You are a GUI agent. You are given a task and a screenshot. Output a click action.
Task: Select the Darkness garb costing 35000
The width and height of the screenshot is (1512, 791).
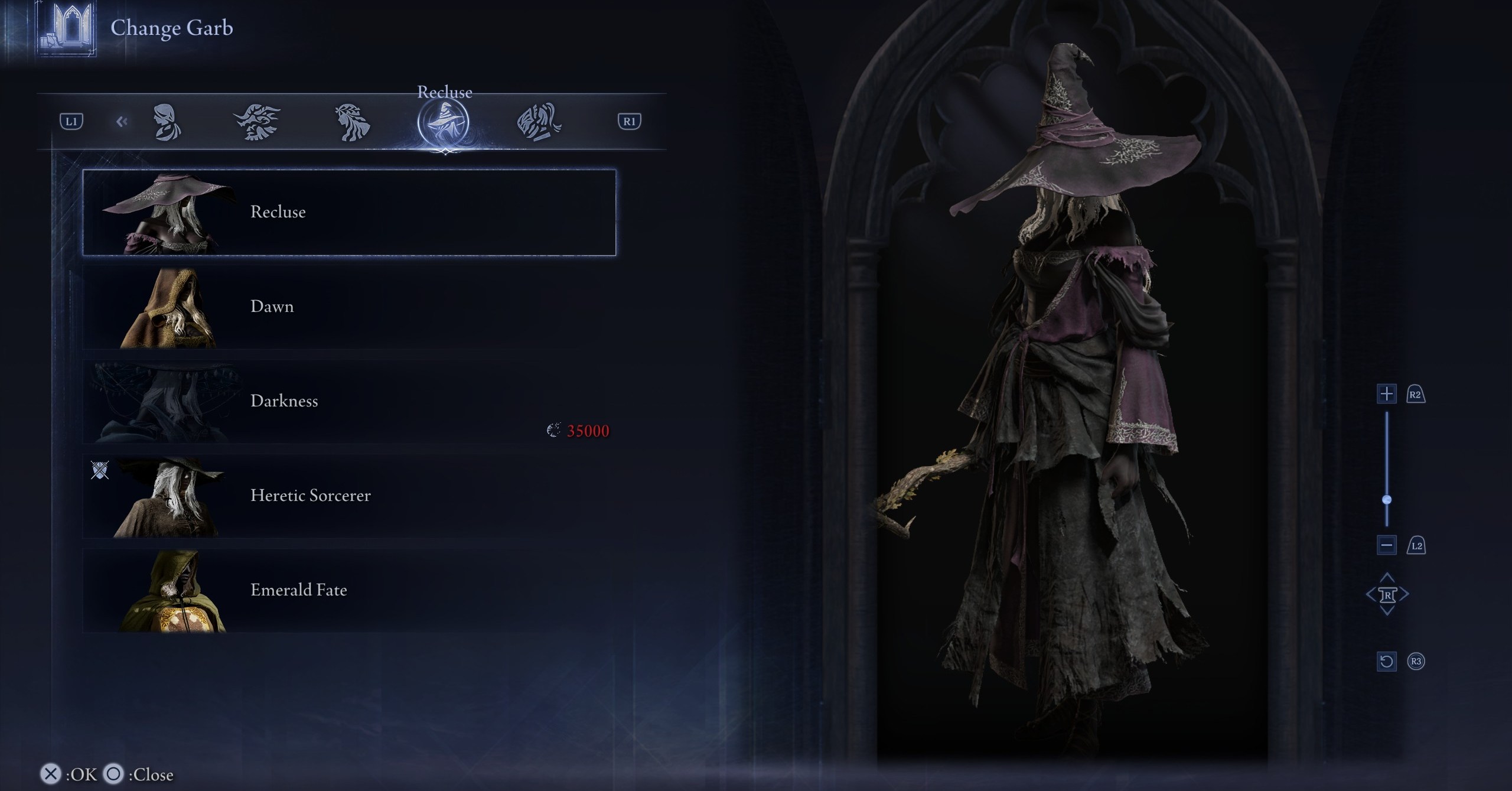(348, 402)
